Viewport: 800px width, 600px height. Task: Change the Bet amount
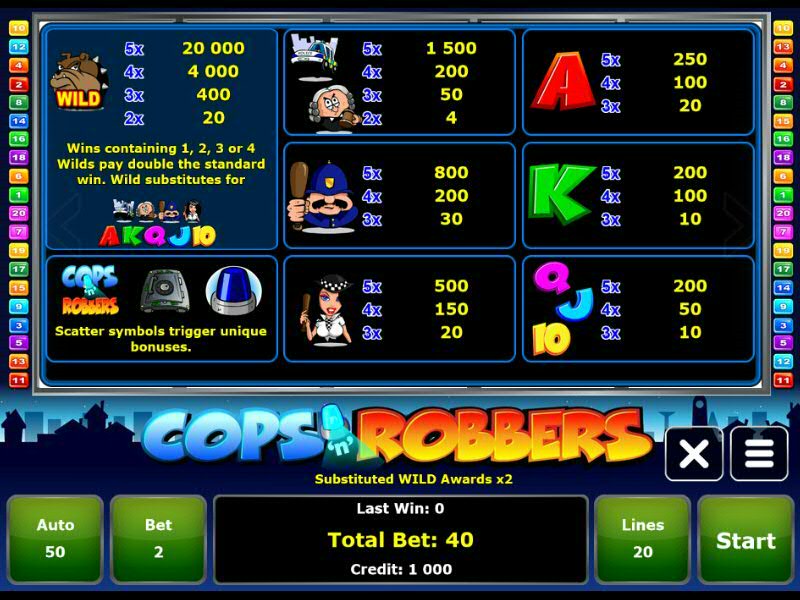158,540
